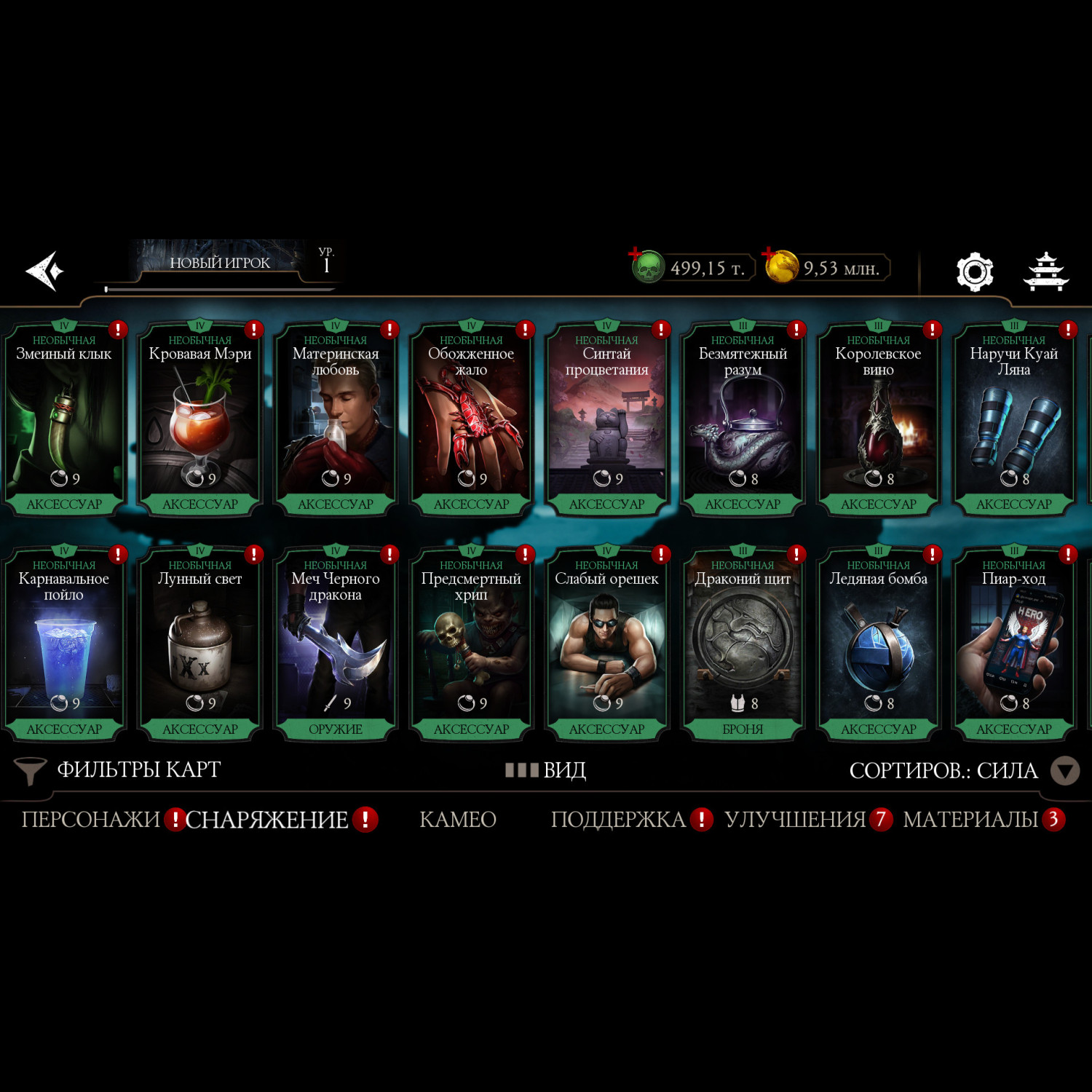Image resolution: width=1092 pixels, height=1092 pixels.
Task: Choose the Драконий щит armor card
Action: [x=743, y=645]
